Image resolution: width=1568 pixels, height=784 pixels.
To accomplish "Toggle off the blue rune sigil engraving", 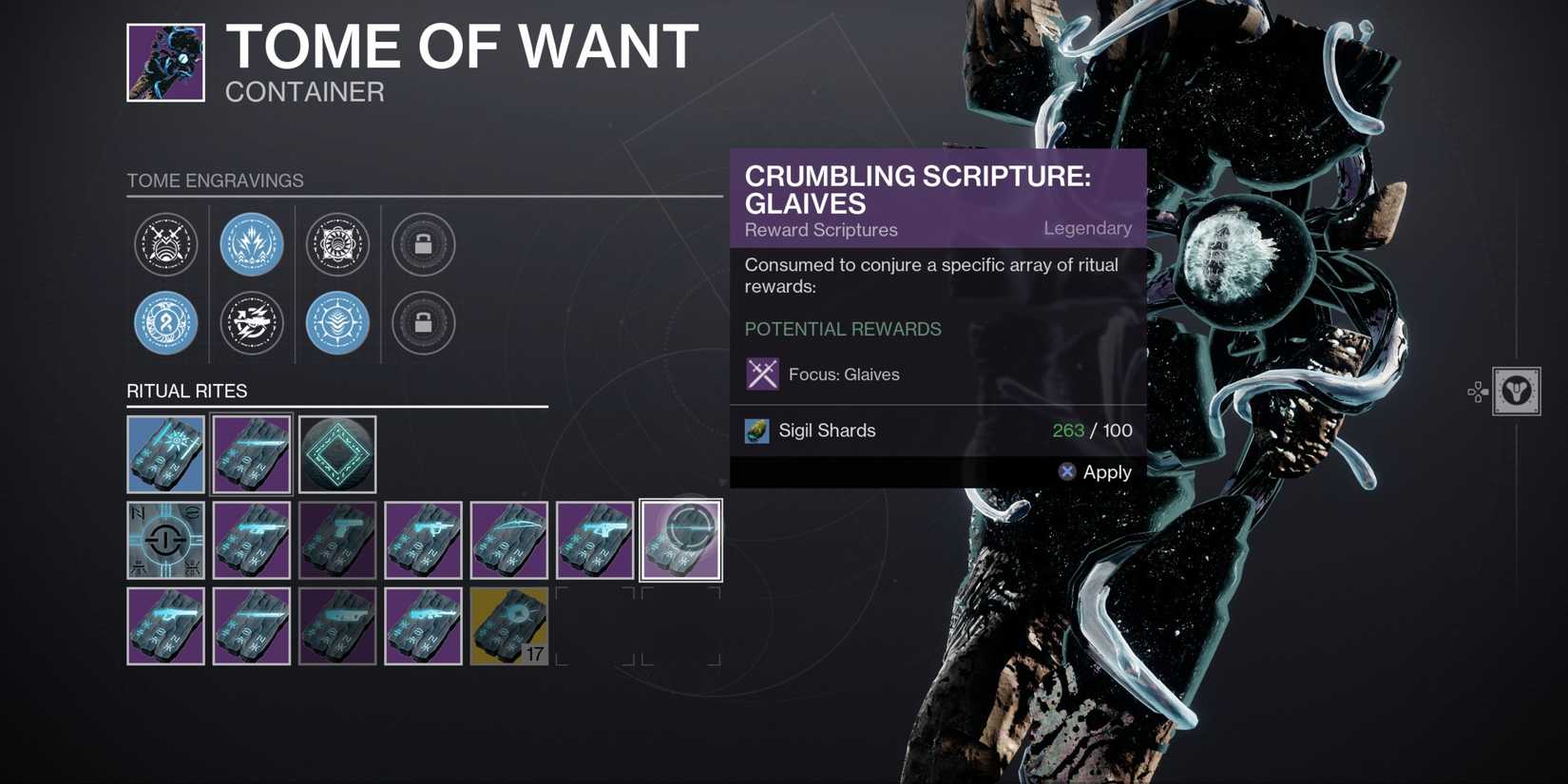I will [x=166, y=323].
